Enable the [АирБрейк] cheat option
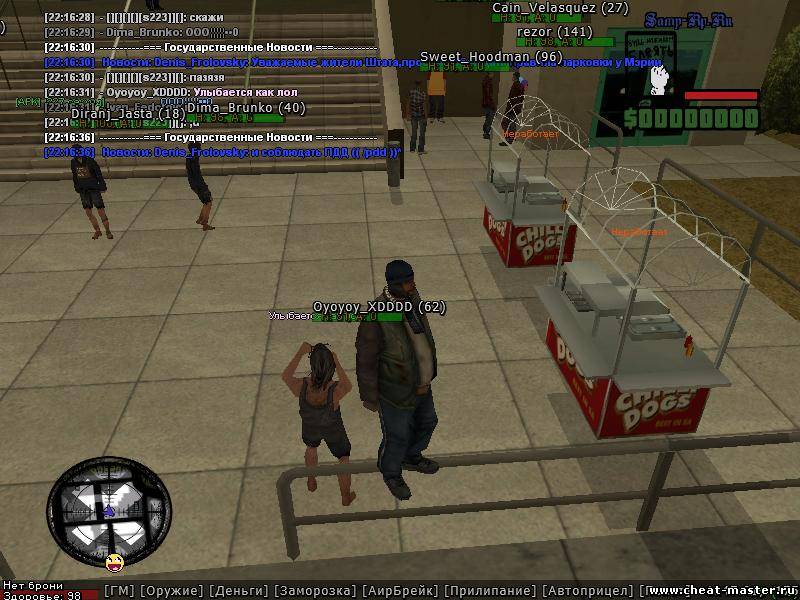The width and height of the screenshot is (800, 600). click(400, 591)
